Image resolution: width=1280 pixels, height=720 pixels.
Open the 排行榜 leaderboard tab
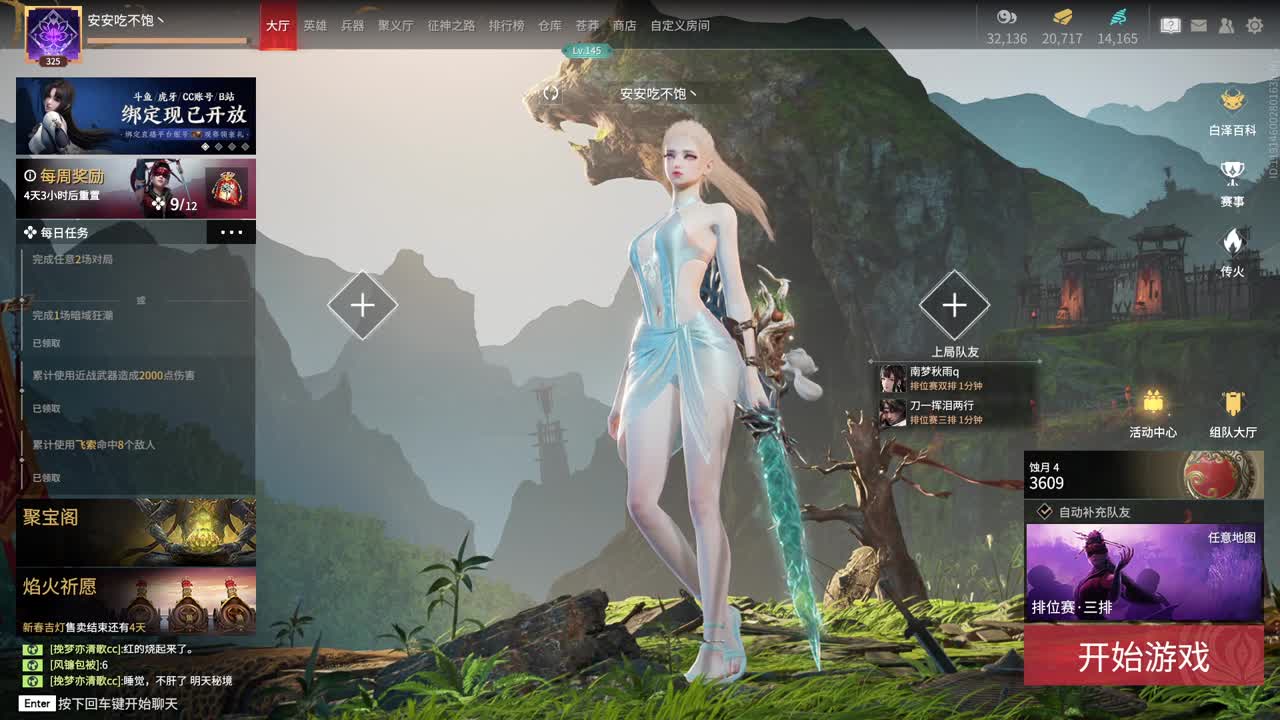point(506,25)
